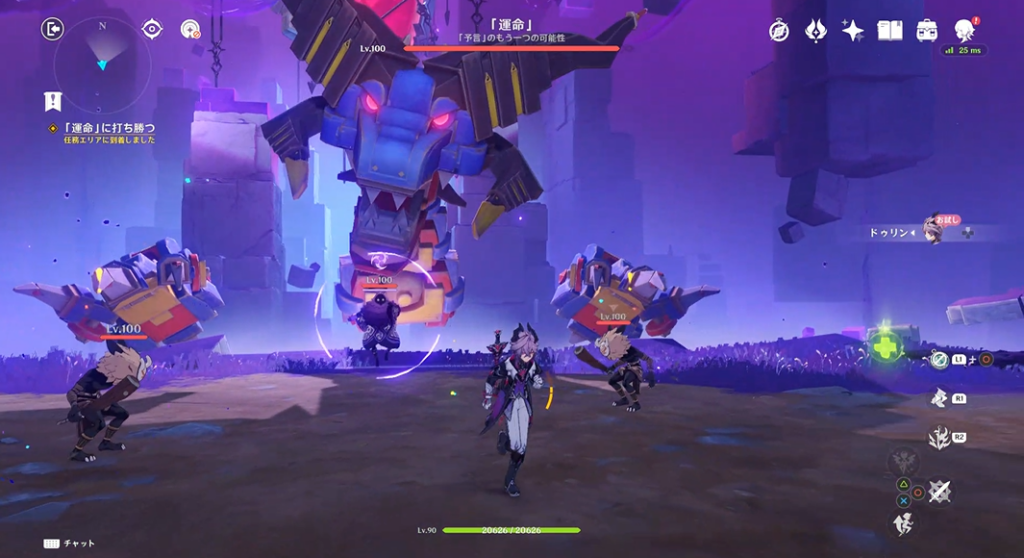The height and width of the screenshot is (558, 1024).
Task: Open the circular compass minimap
Action: [x=102, y=63]
